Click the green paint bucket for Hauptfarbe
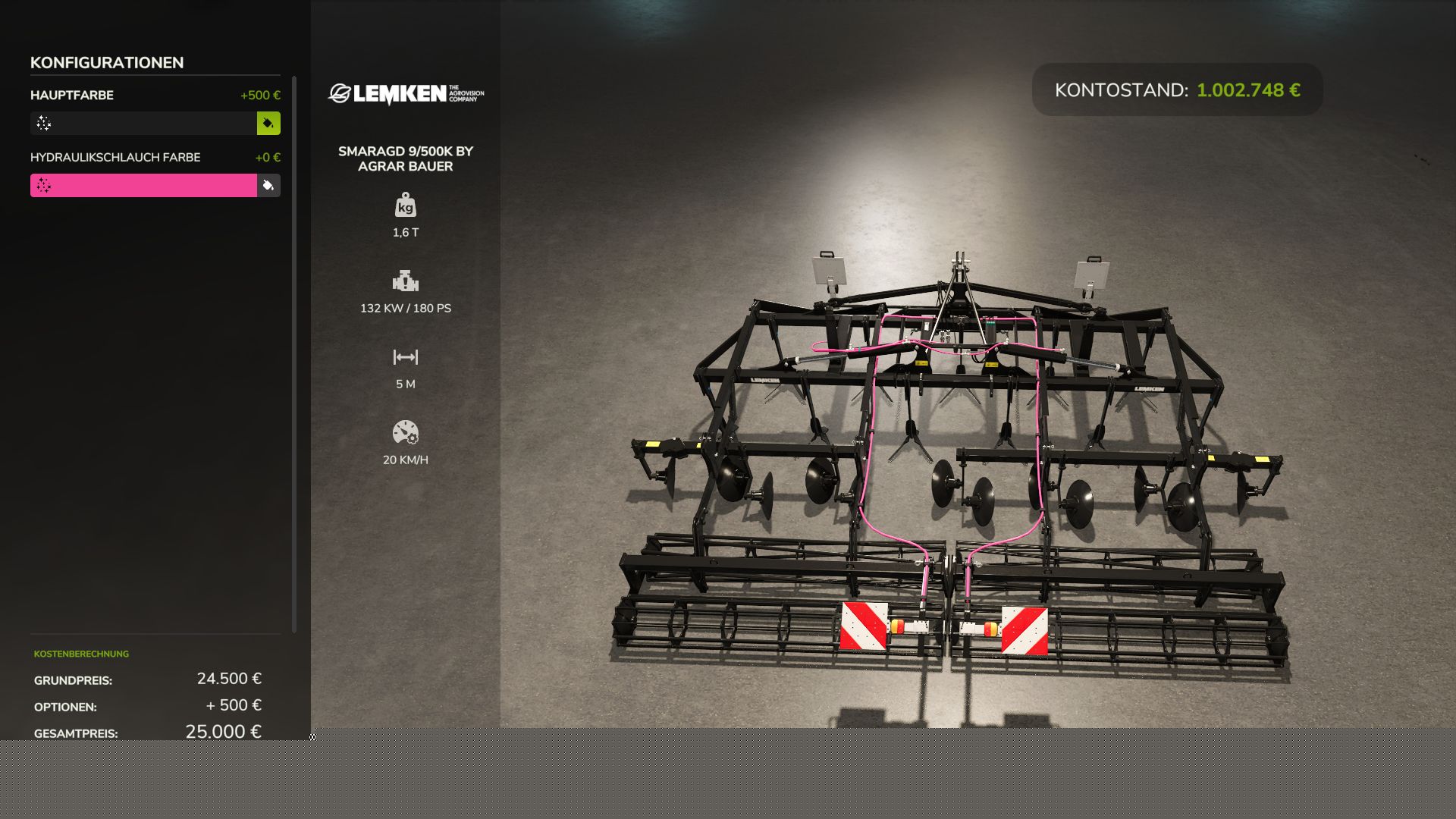The height and width of the screenshot is (819, 1456). tap(268, 124)
